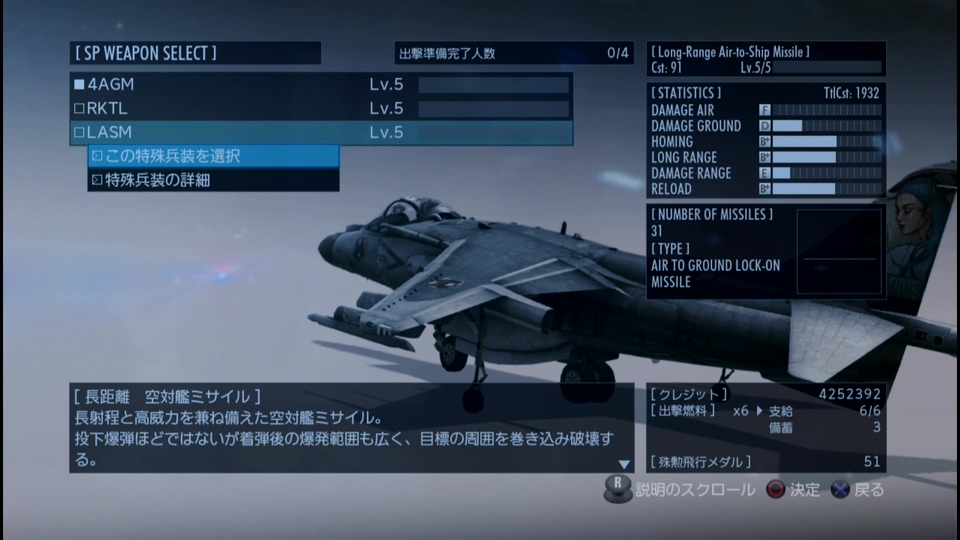Click the description scroll-down arrow
This screenshot has height=540, width=960.
tap(624, 464)
